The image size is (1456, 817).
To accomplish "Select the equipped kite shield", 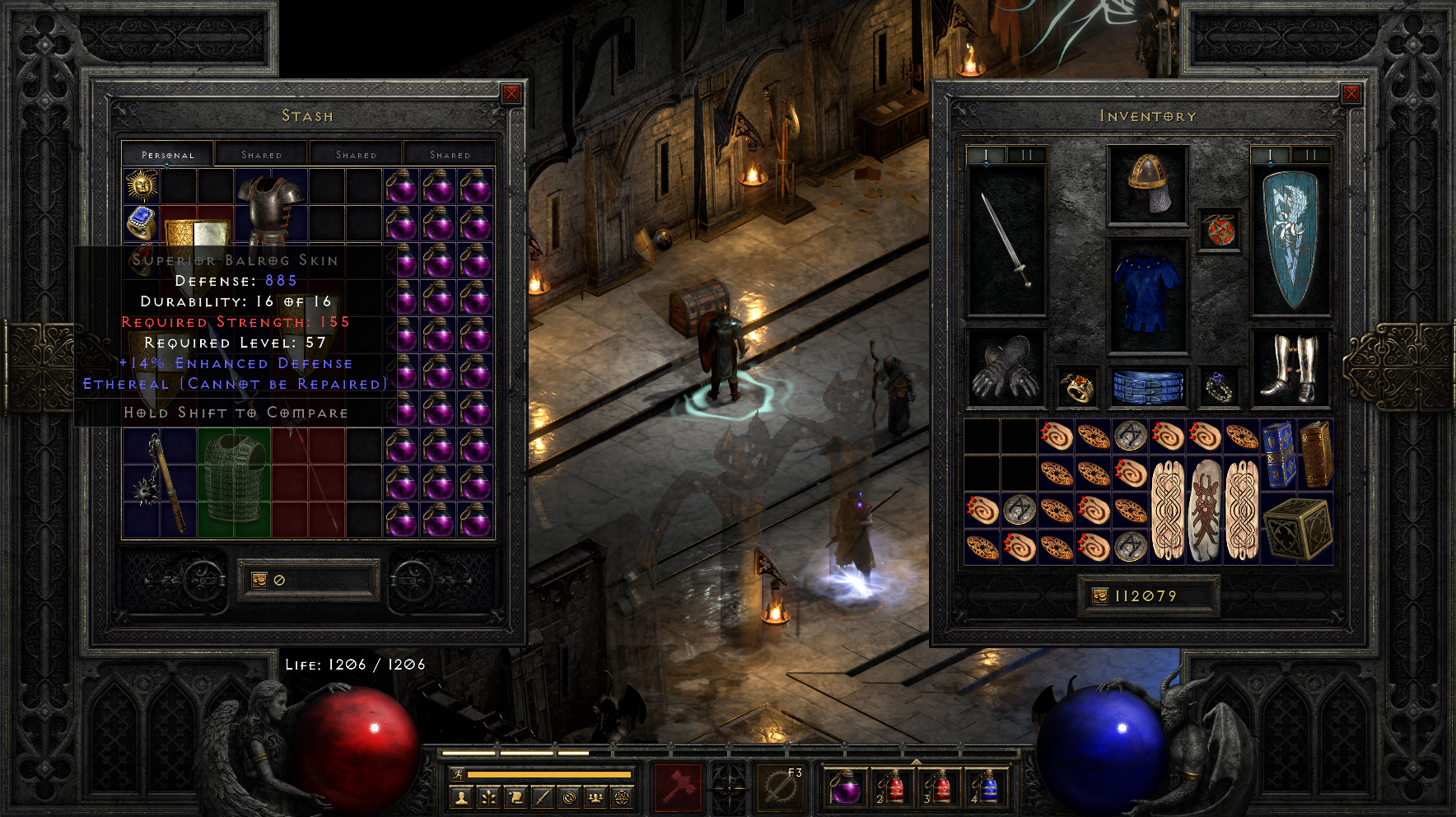I will point(1290,240).
